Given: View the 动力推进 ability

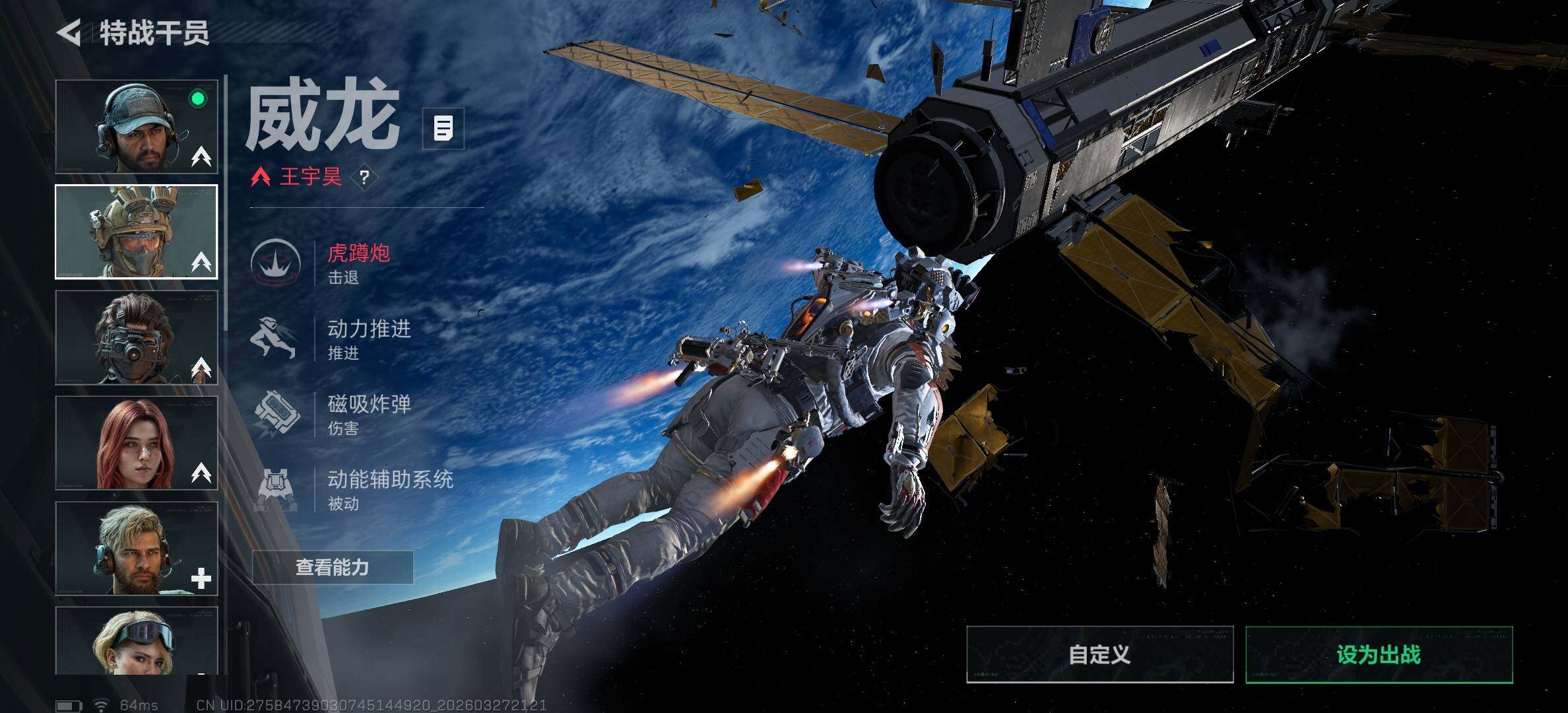Looking at the screenshot, I should pos(368,339).
